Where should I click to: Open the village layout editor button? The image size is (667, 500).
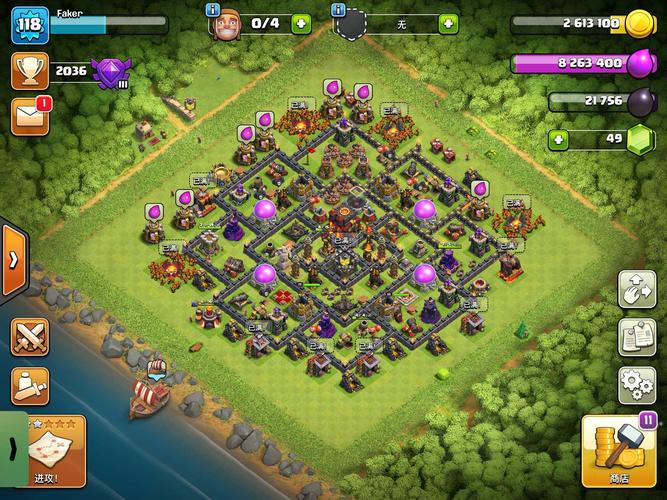tap(637, 288)
